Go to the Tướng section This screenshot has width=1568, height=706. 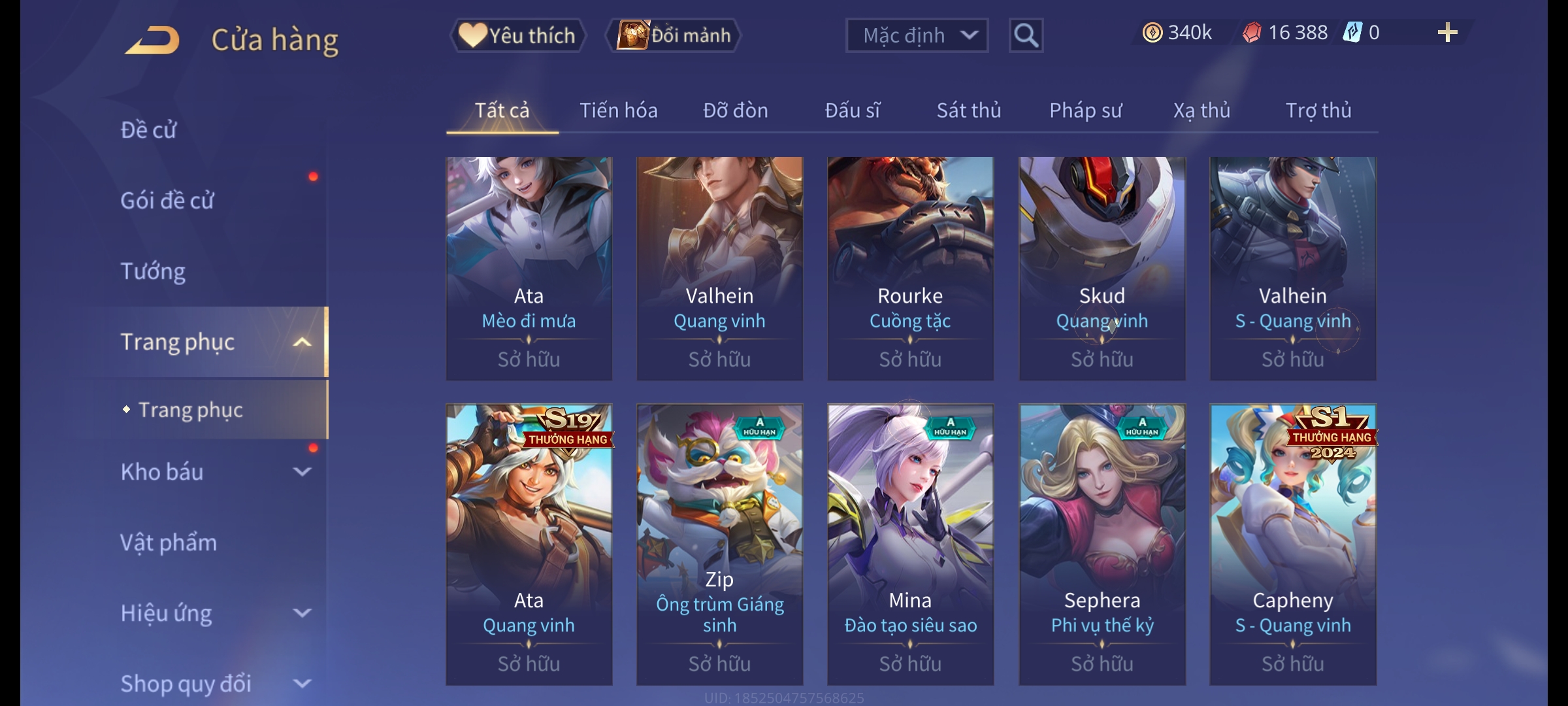click(x=153, y=271)
